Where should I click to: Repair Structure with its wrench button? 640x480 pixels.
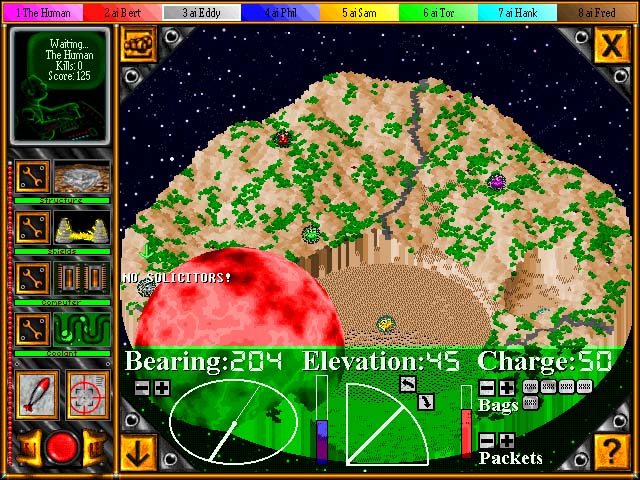pos(33,178)
